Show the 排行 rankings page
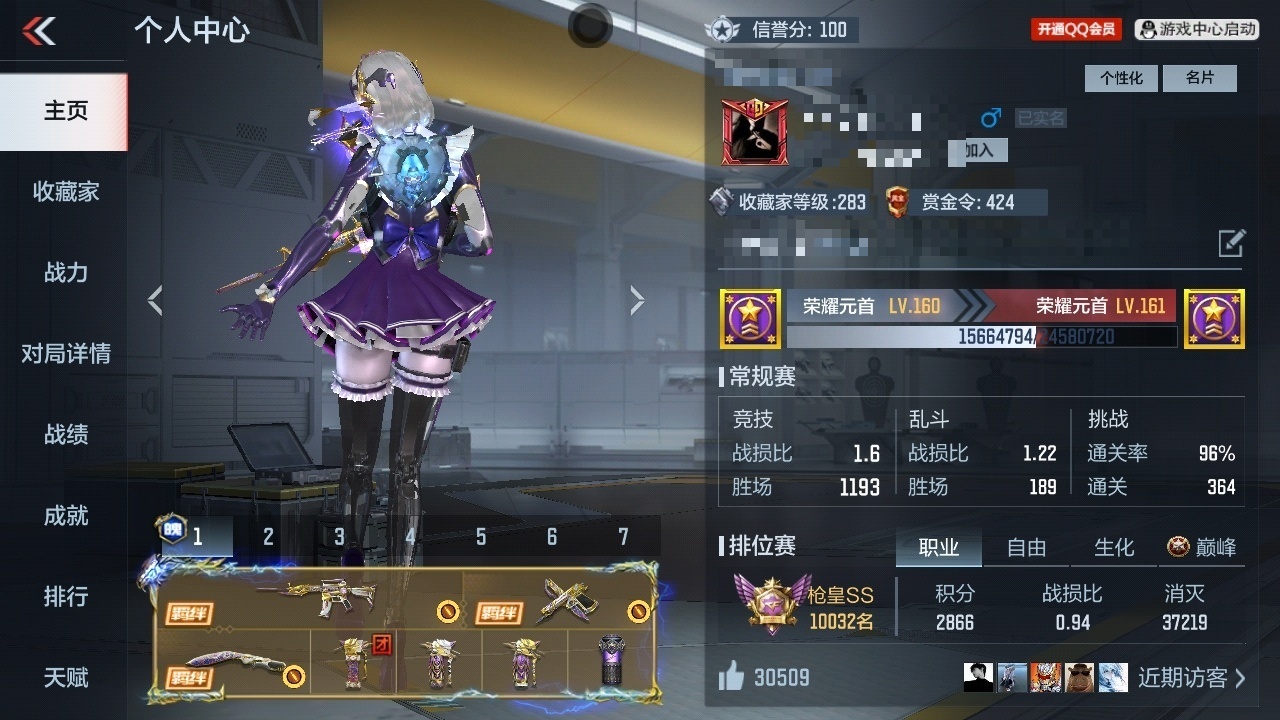The height and width of the screenshot is (720, 1280). tap(65, 597)
